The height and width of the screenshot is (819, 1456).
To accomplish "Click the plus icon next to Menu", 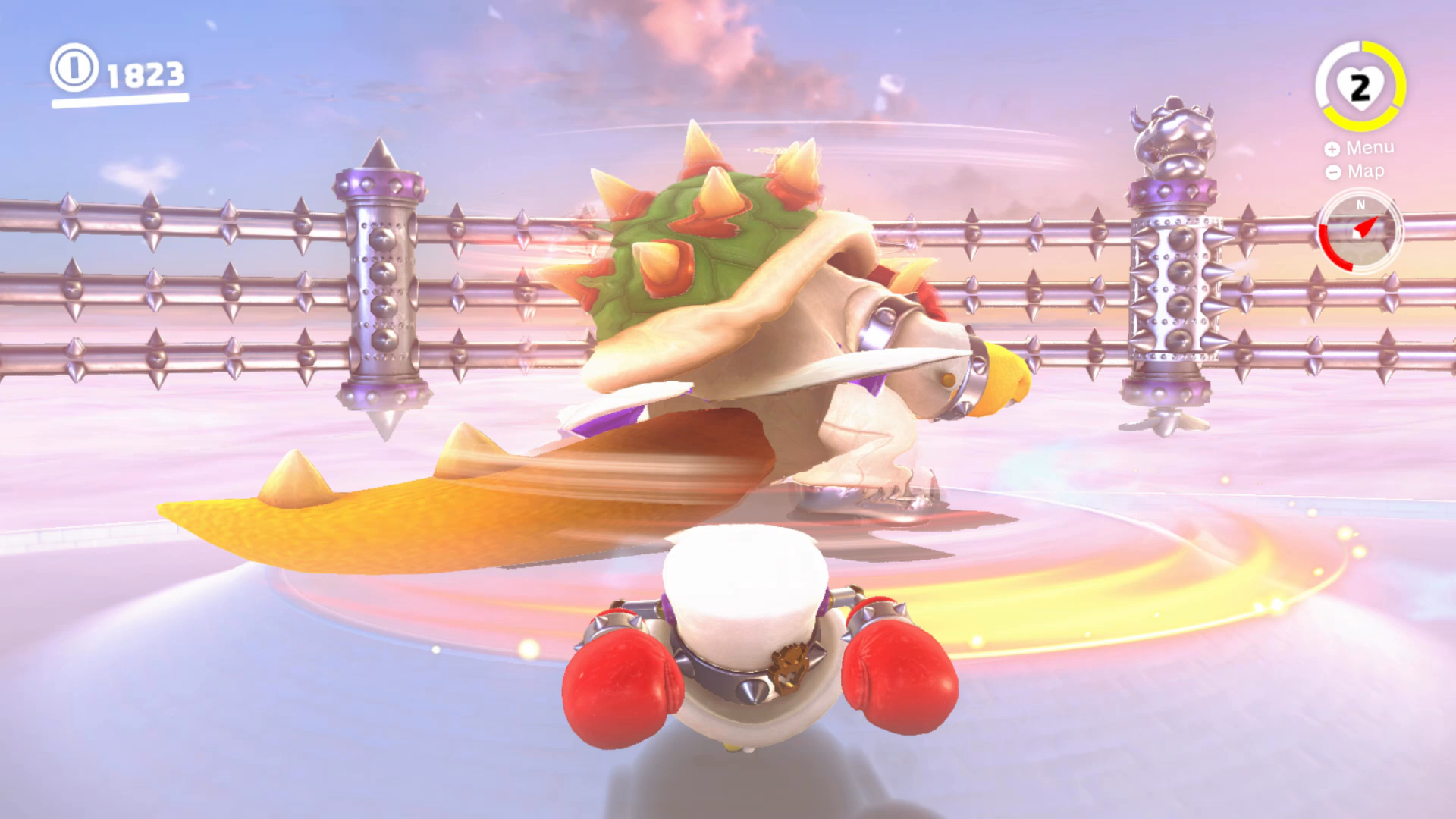I will (1331, 149).
